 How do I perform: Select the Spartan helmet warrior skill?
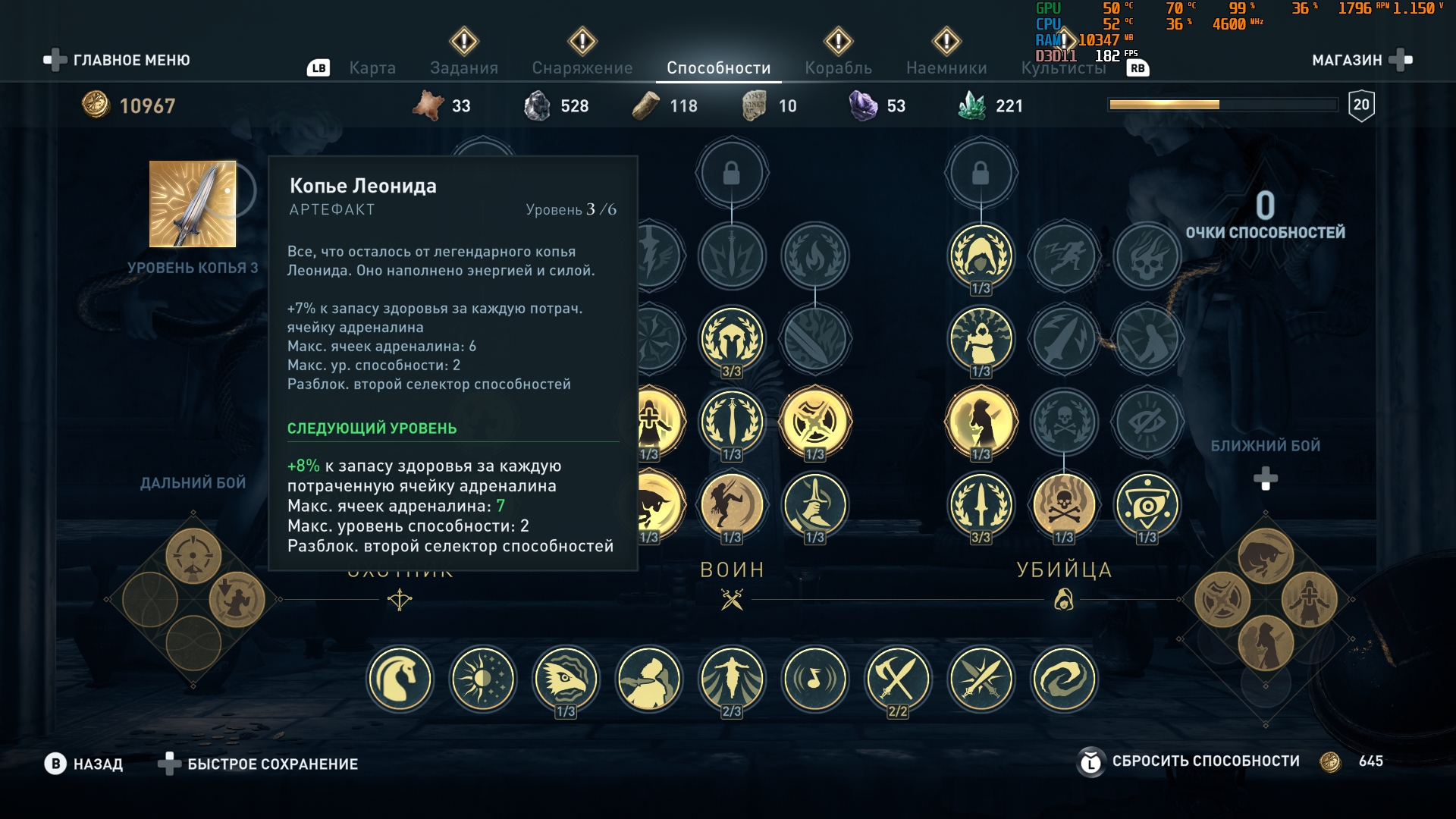coord(731,338)
